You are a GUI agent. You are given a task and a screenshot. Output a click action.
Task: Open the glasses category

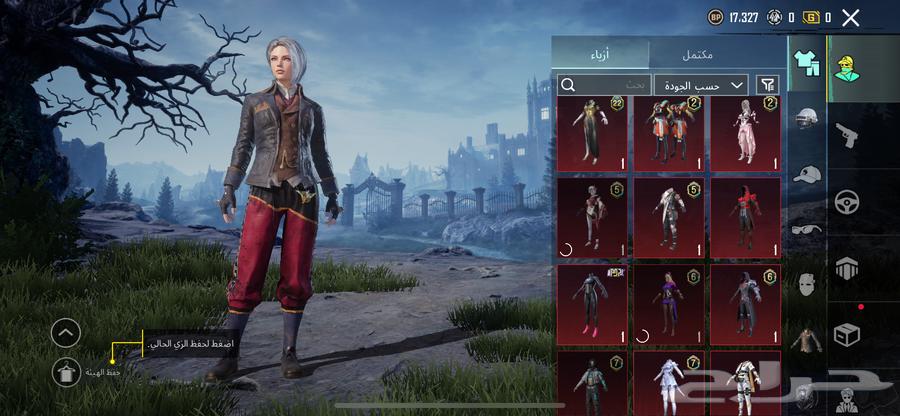[806, 229]
